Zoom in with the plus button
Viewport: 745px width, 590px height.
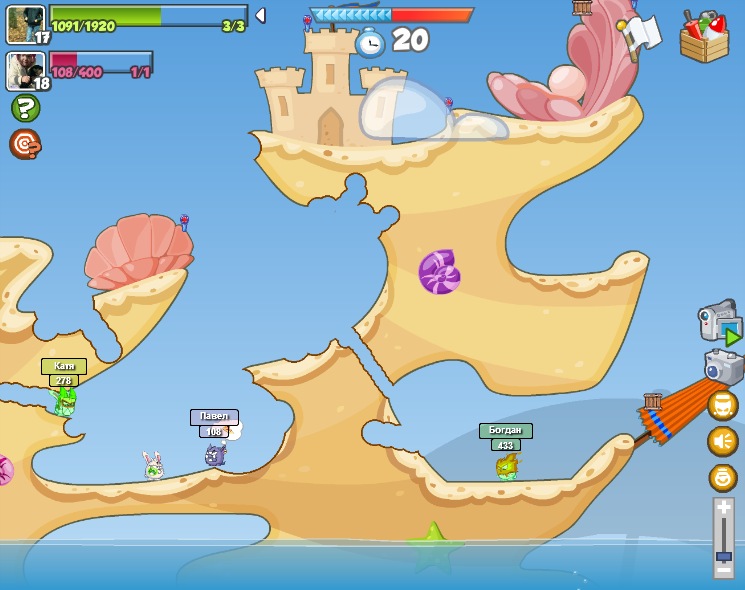point(723,508)
